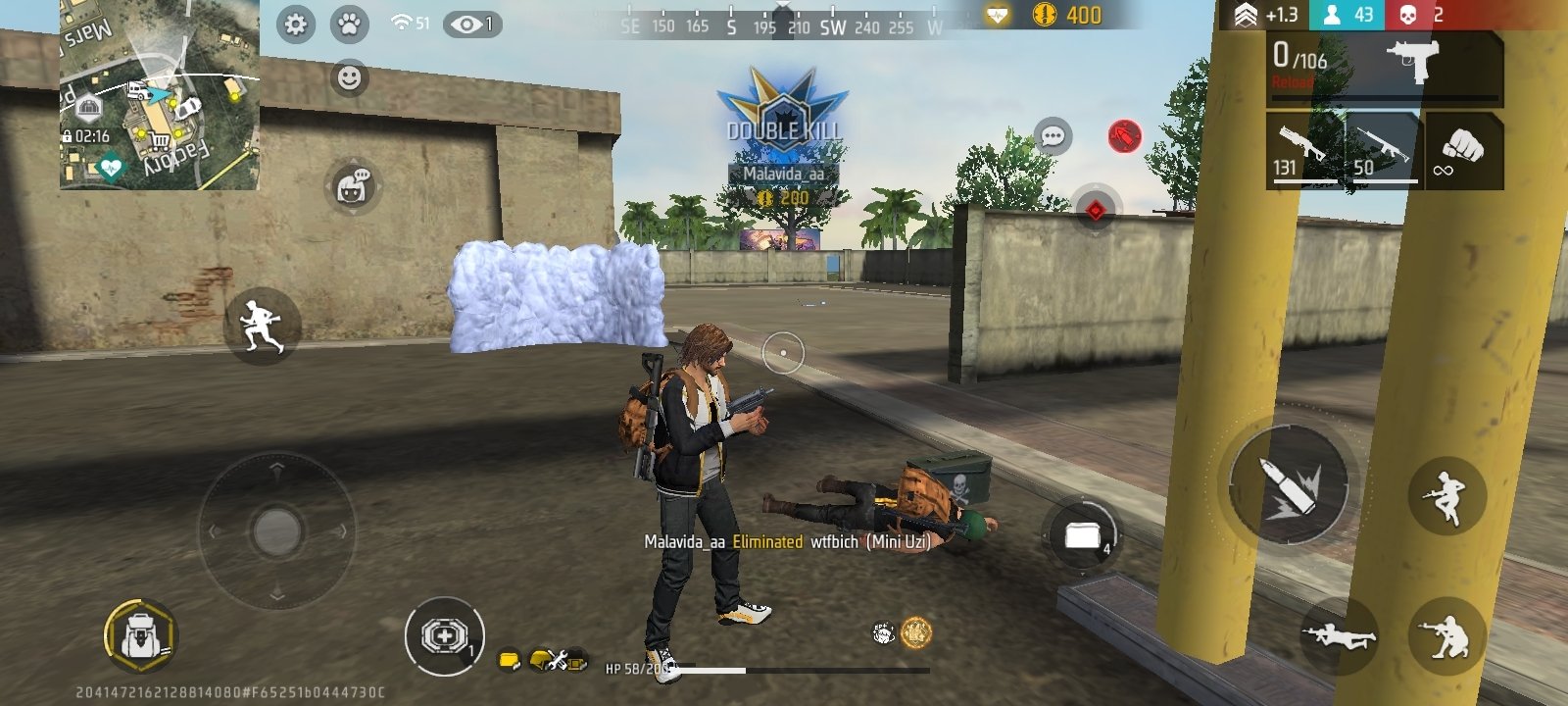Tap the bullet fire button
Image resolution: width=1568 pixels, height=706 pixels.
[x=1289, y=484]
